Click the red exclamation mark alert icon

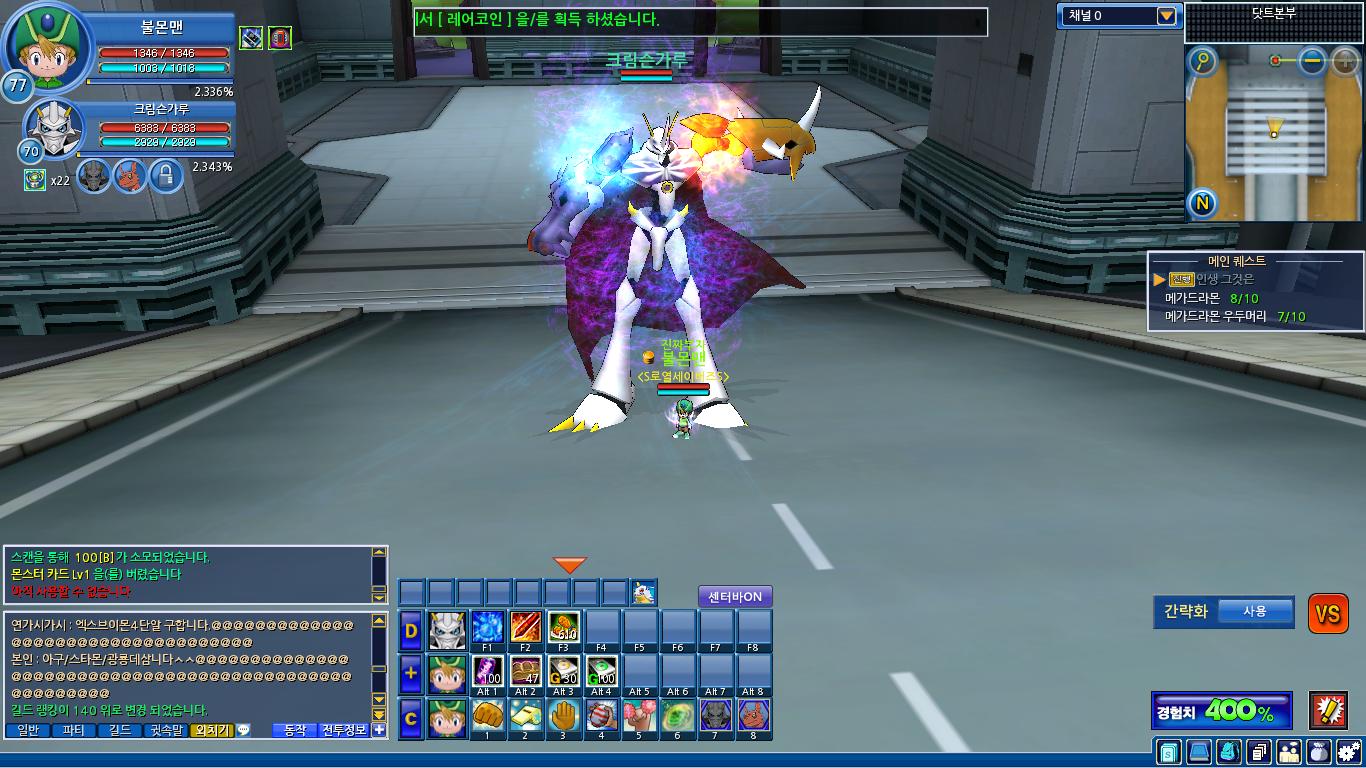click(1328, 710)
